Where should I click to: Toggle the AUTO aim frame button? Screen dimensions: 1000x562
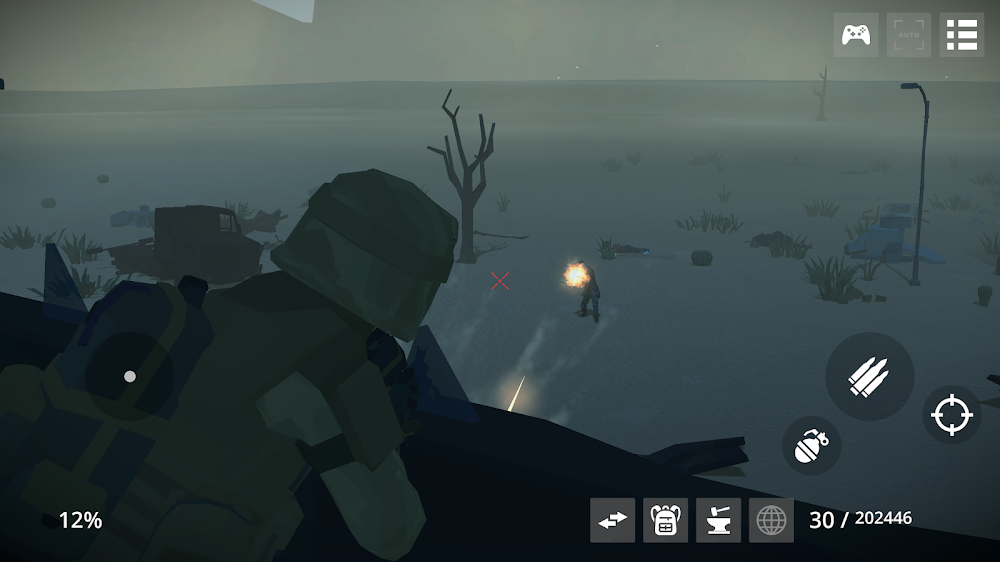[x=908, y=35]
